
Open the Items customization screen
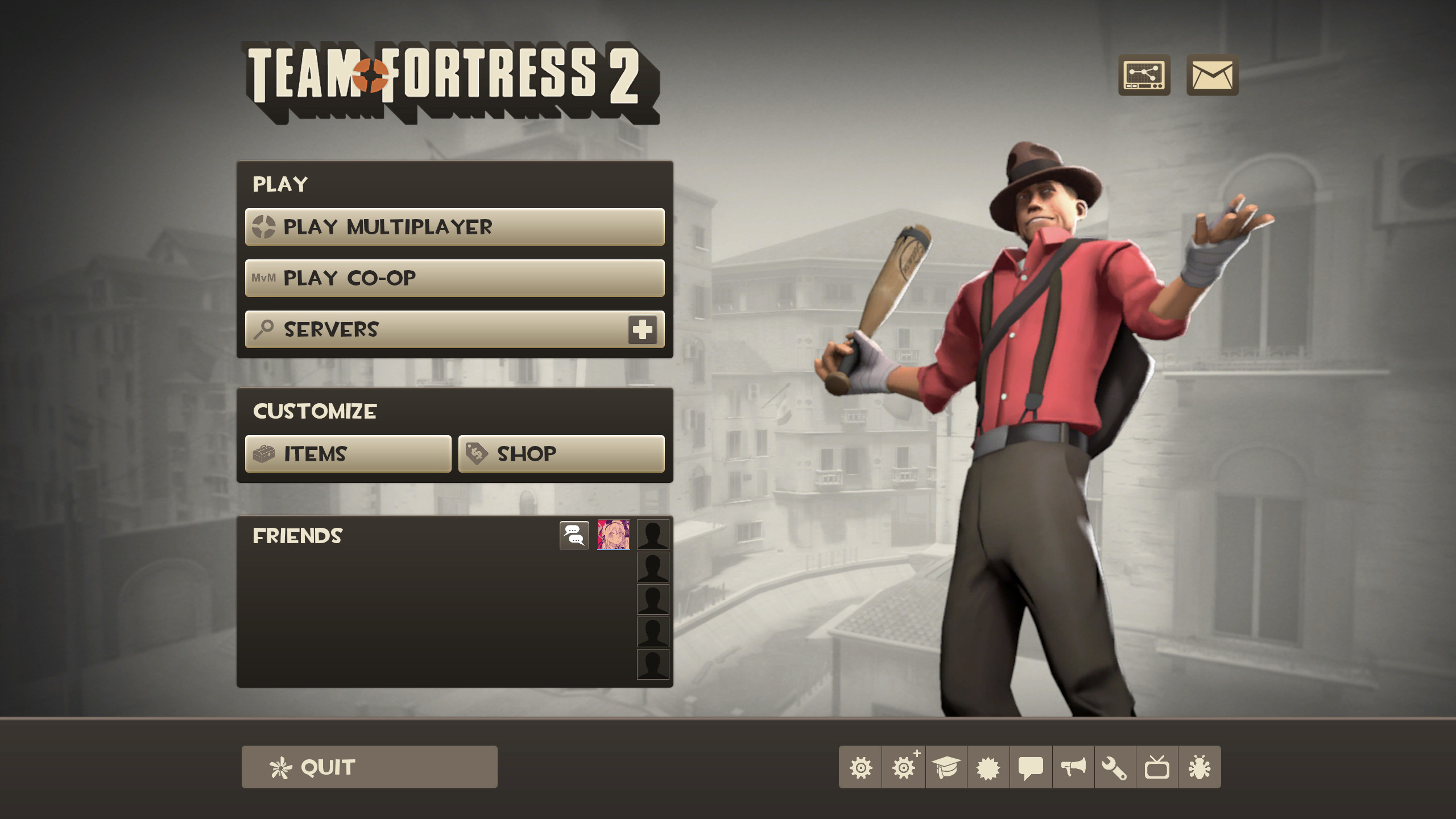click(347, 453)
